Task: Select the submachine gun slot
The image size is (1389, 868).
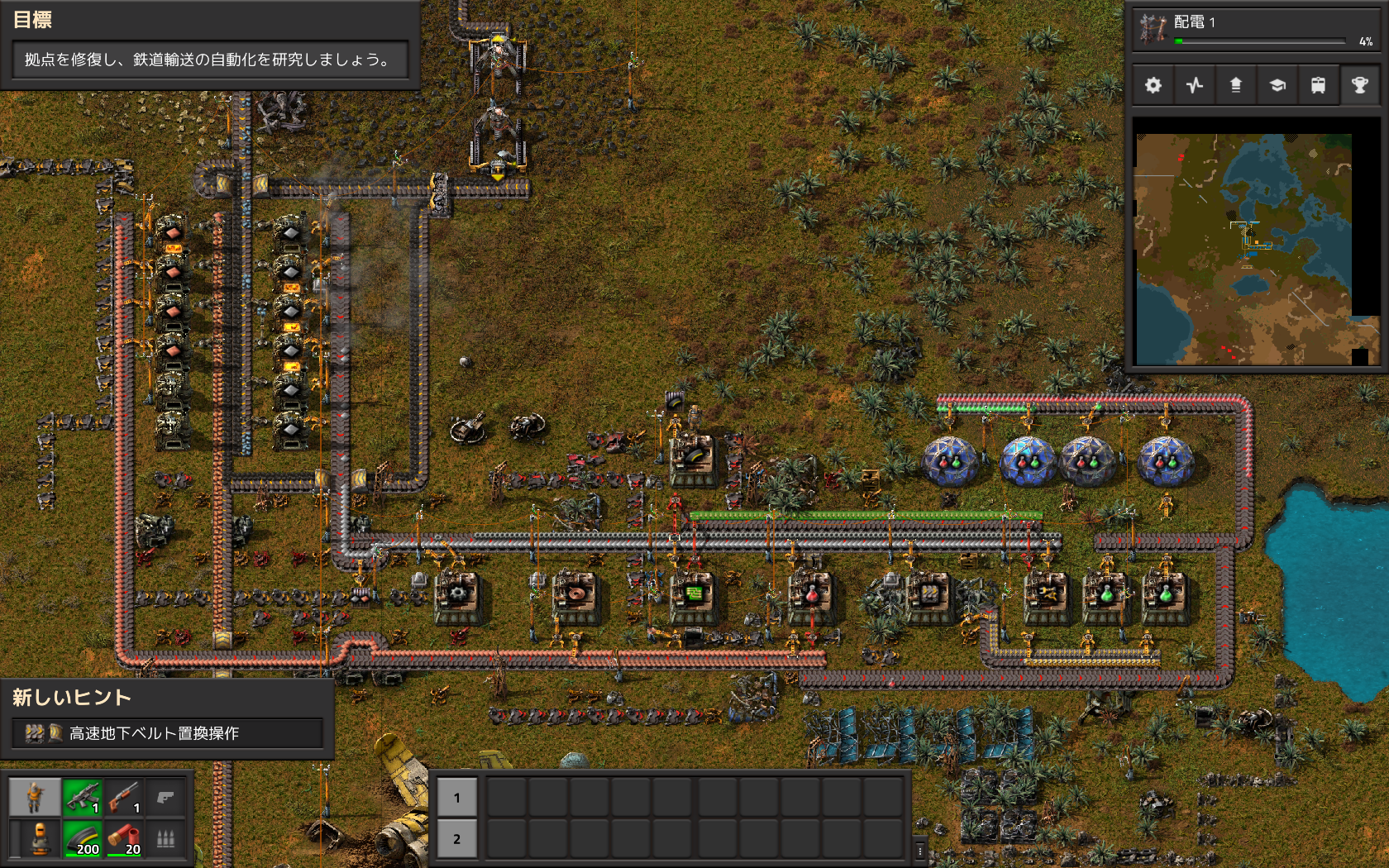Action: pyautogui.click(x=82, y=798)
